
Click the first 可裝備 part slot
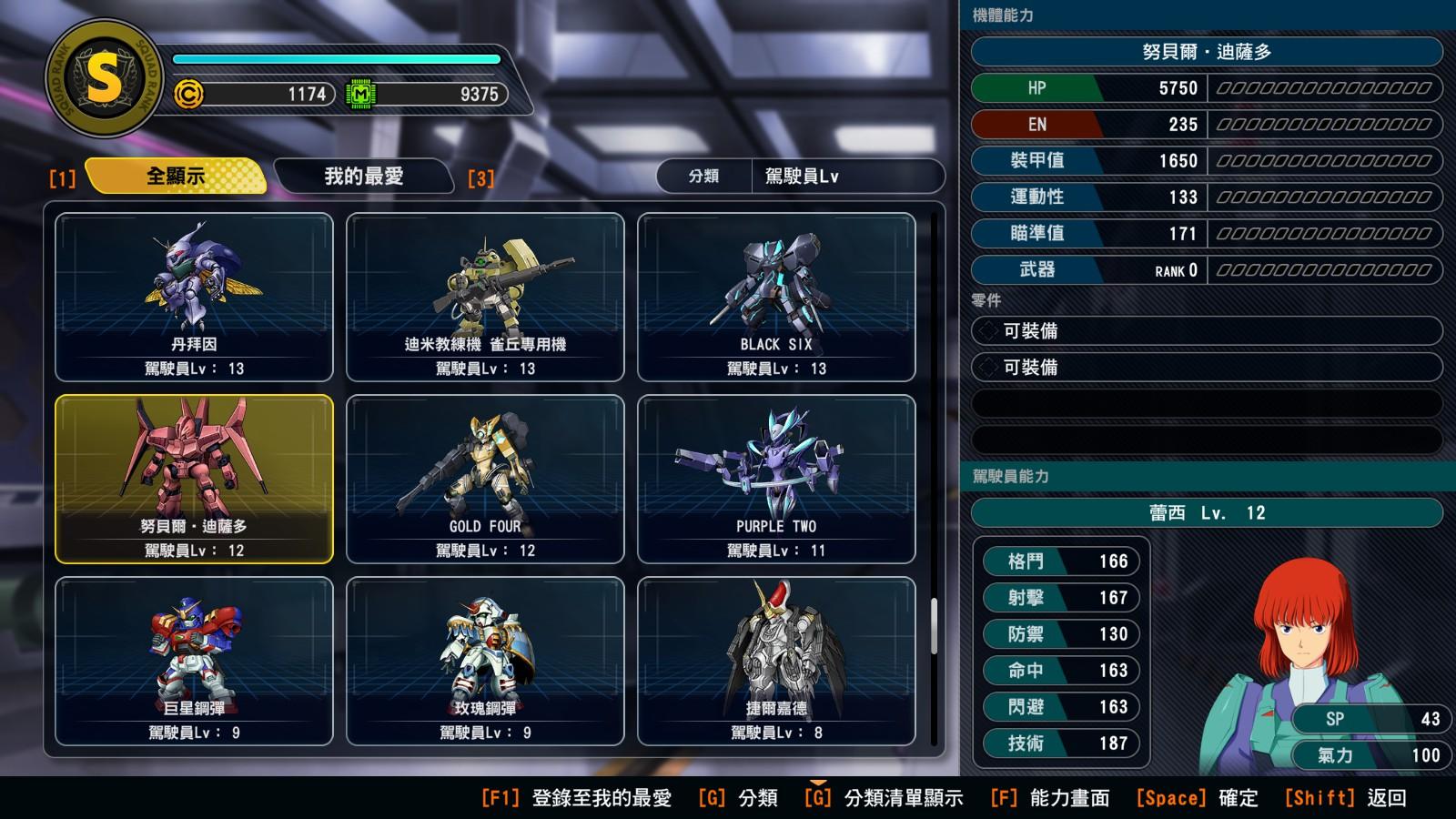1207,331
